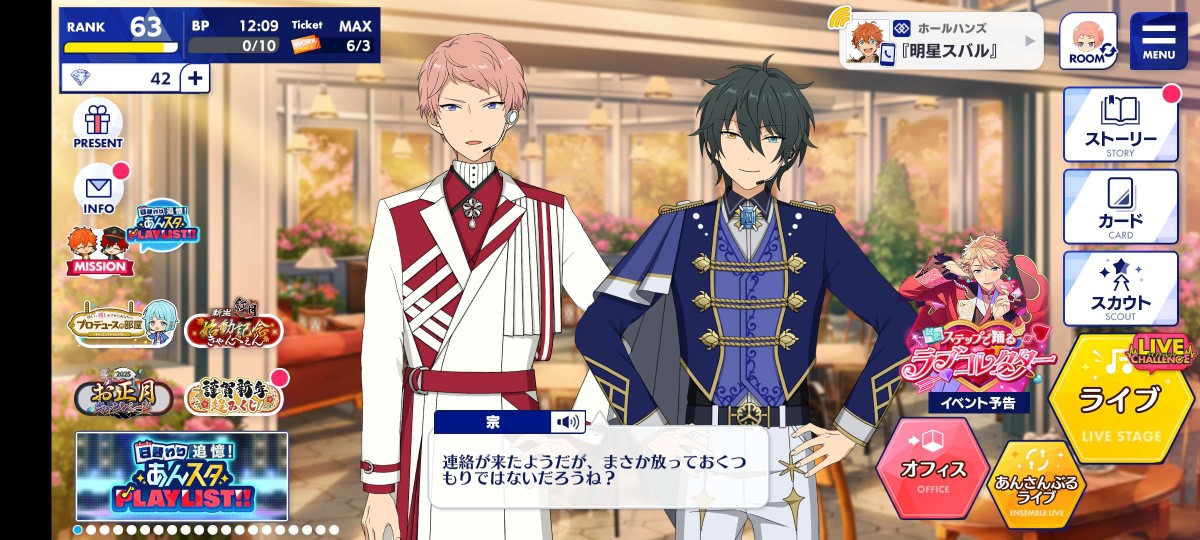
Task: Open the ROOM button
Action: tap(1087, 41)
